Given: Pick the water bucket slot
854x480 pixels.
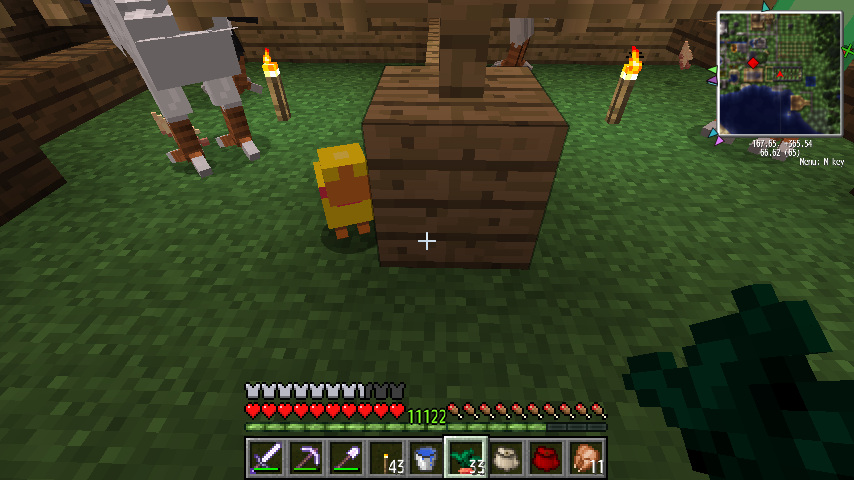Looking at the screenshot, I should coord(426,458).
